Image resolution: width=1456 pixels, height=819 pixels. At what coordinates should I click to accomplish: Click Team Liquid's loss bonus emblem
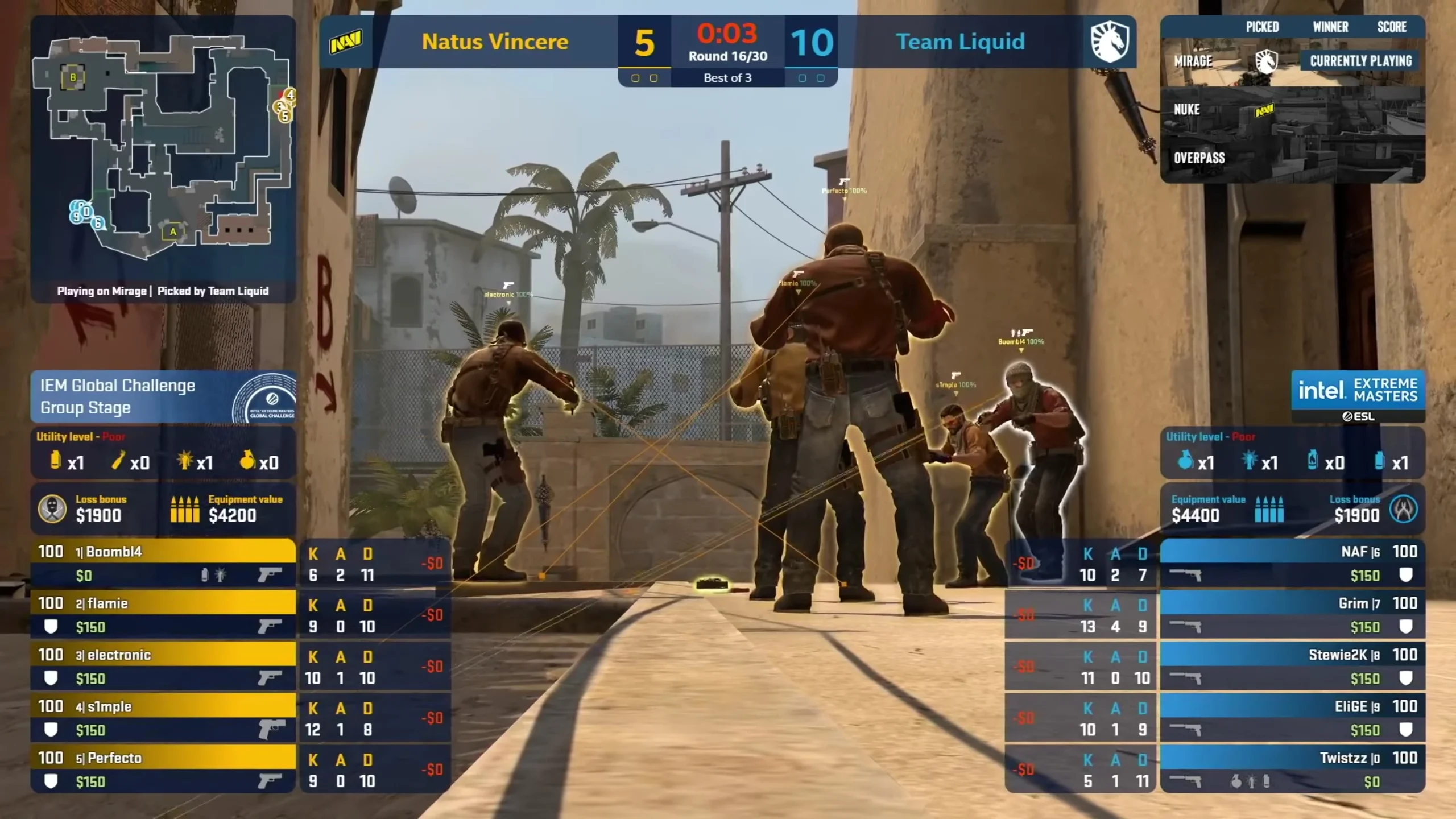coord(1403,508)
